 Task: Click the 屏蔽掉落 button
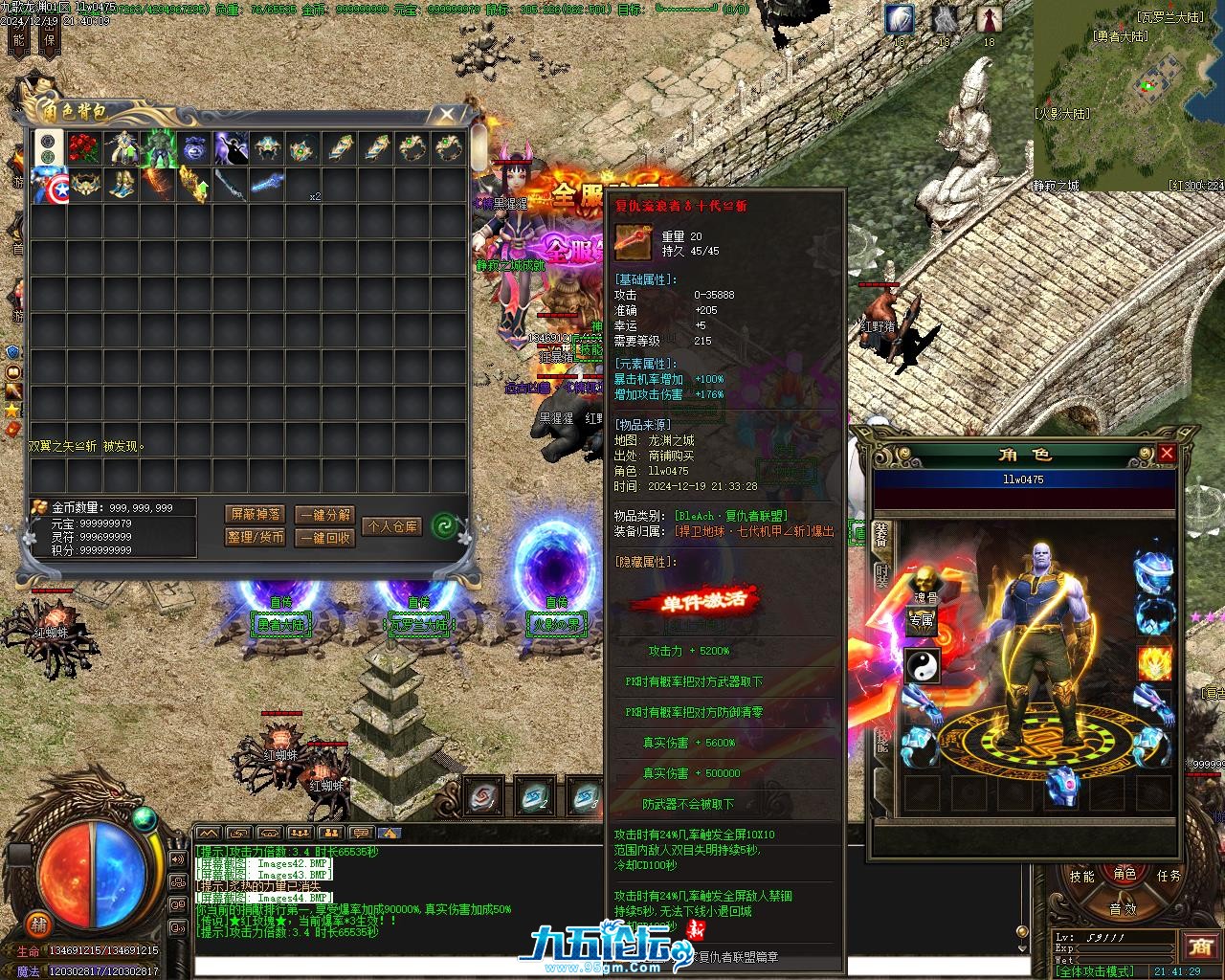click(255, 515)
